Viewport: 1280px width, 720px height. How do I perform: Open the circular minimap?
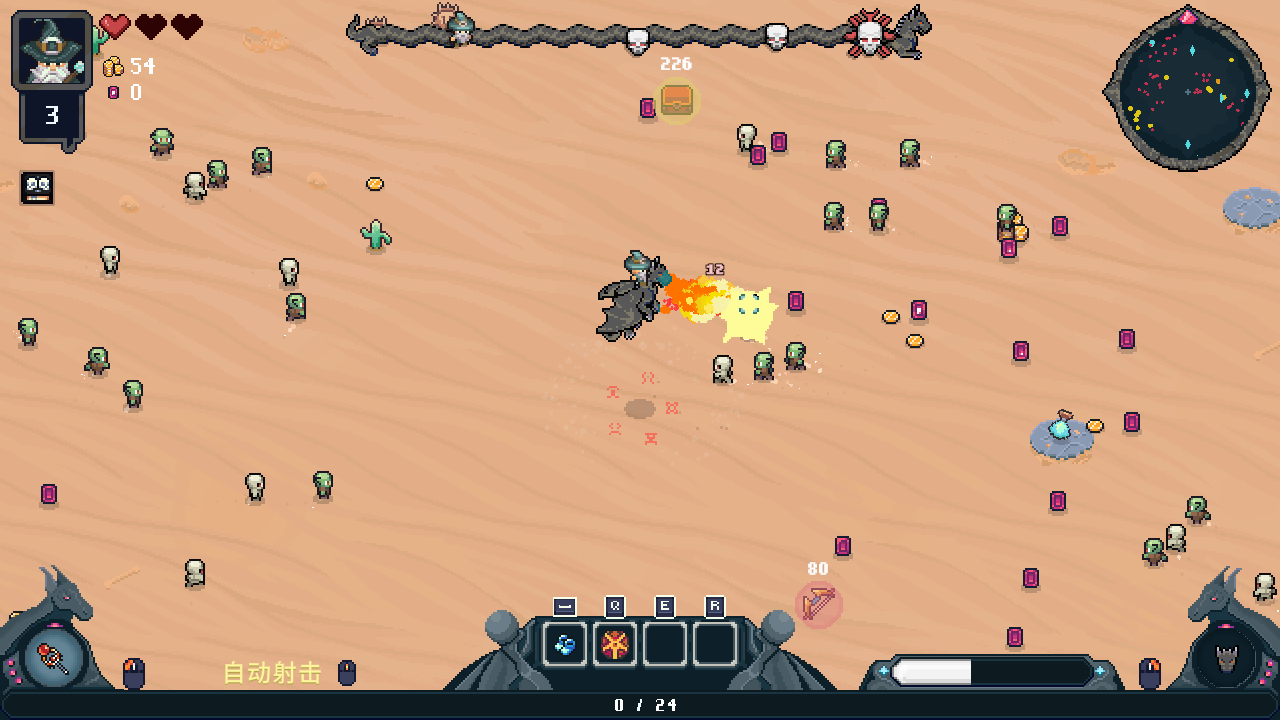click(1187, 90)
